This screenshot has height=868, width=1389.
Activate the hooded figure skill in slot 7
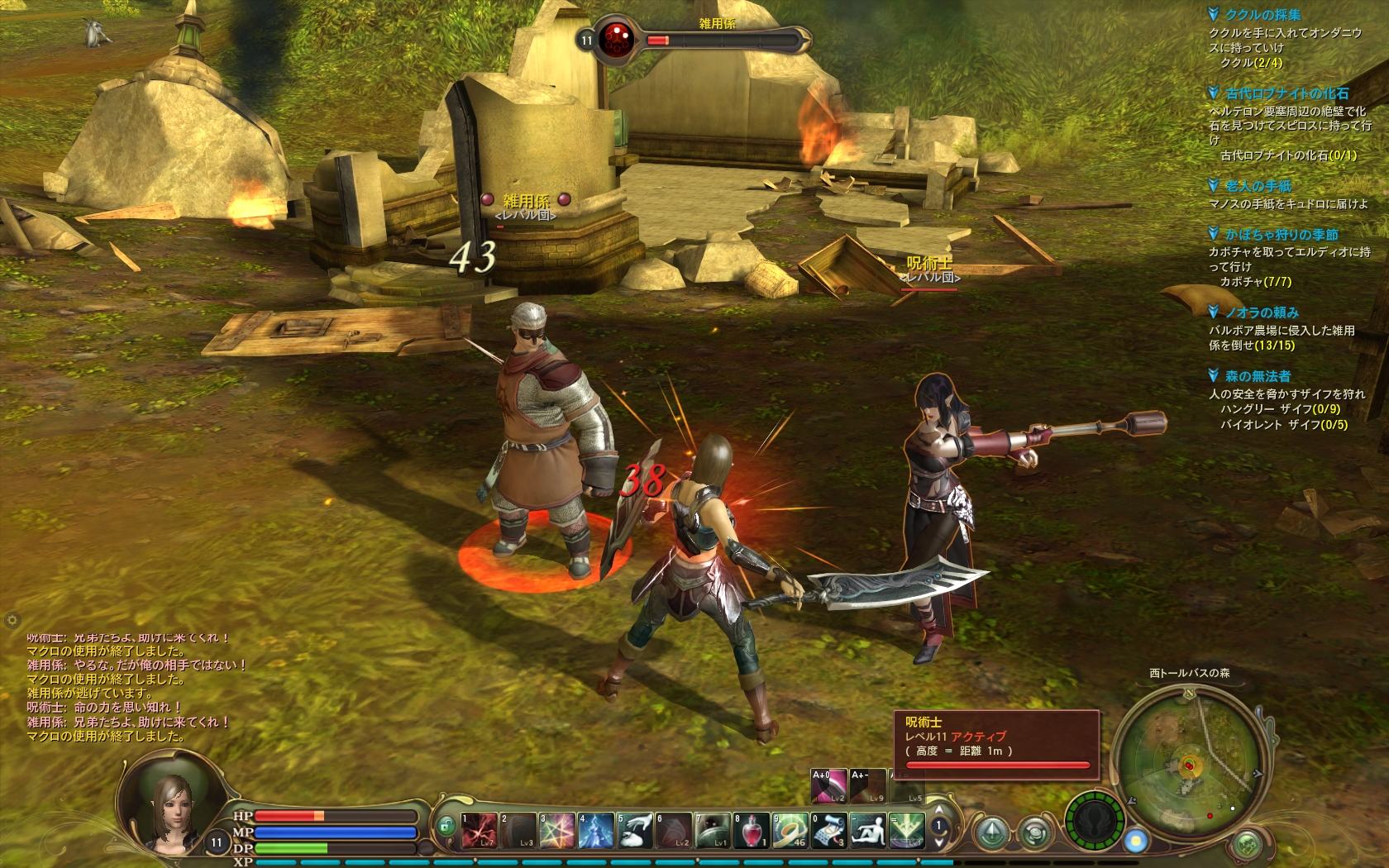coord(712,830)
